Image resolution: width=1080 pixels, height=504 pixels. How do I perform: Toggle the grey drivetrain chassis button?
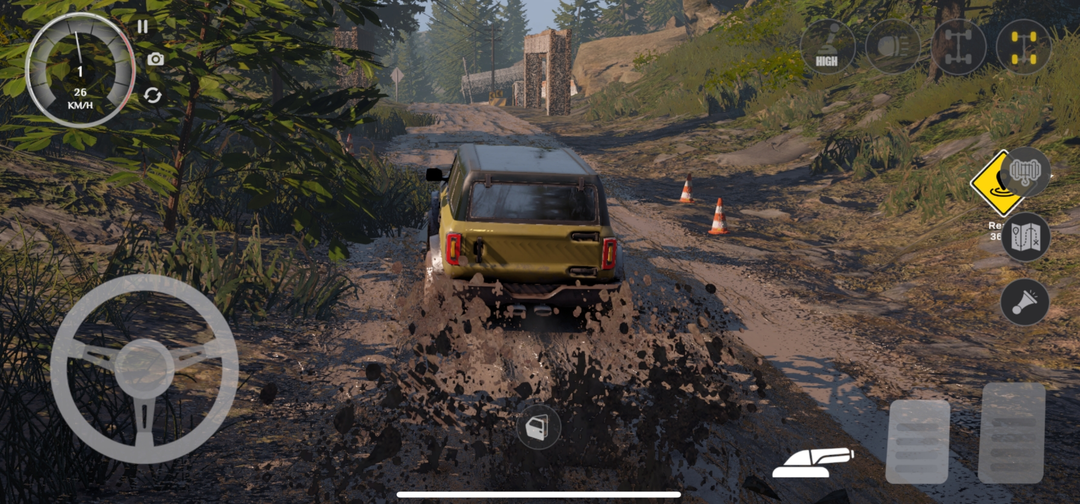(958, 46)
